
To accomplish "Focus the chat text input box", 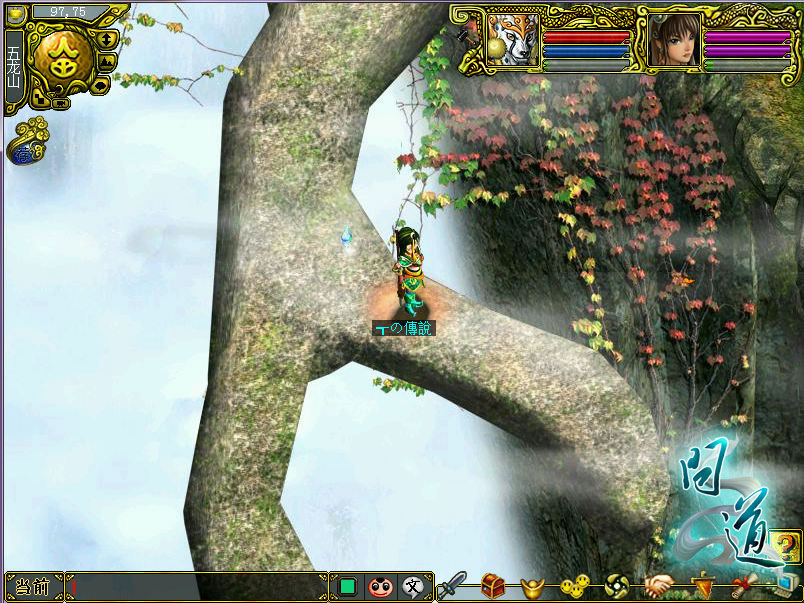I will 198,587.
